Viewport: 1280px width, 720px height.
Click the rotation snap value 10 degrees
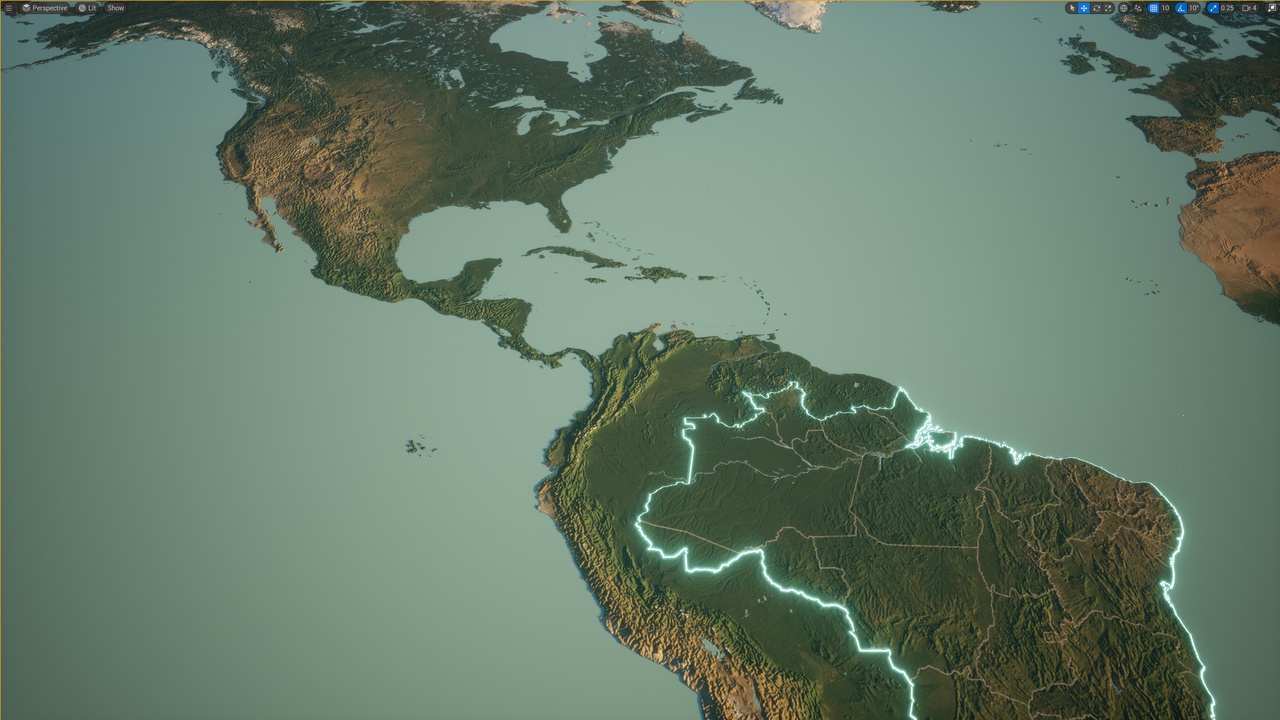[x=1192, y=7]
